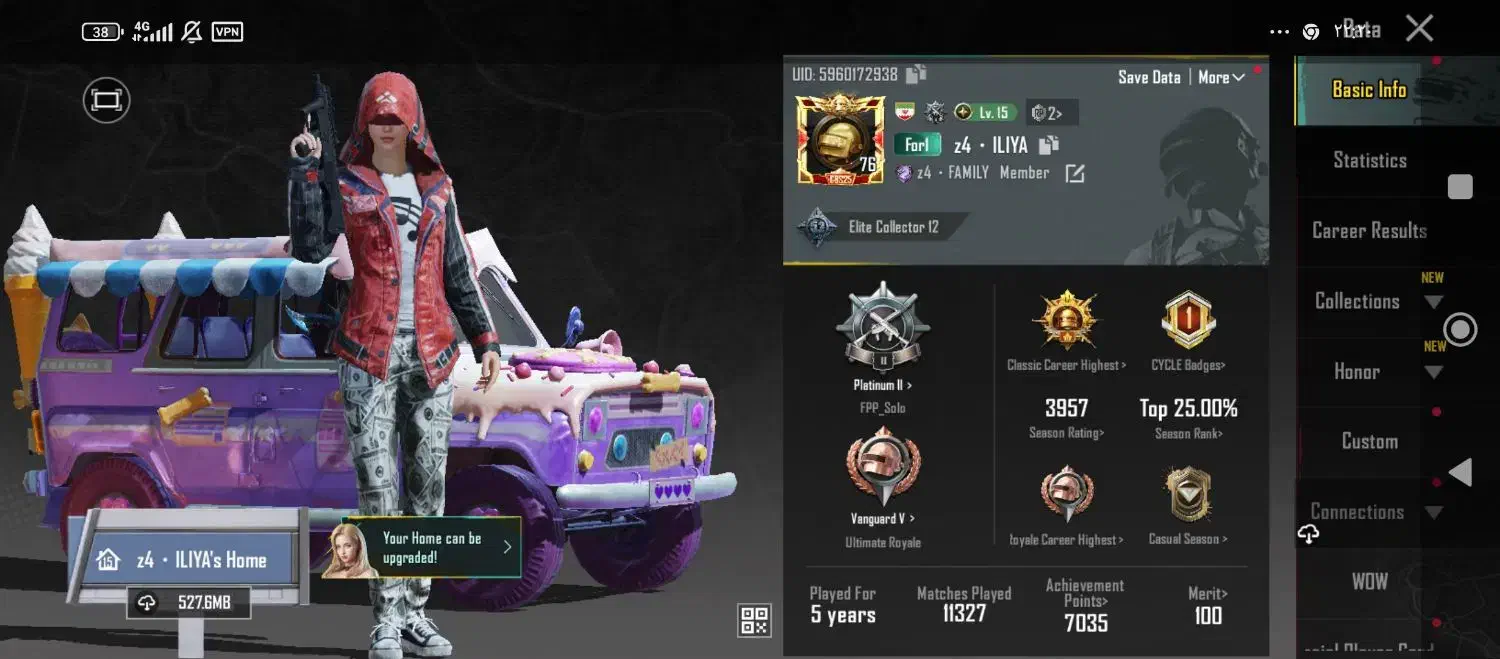Open the More dropdown
1500x659 pixels.
click(x=1221, y=77)
